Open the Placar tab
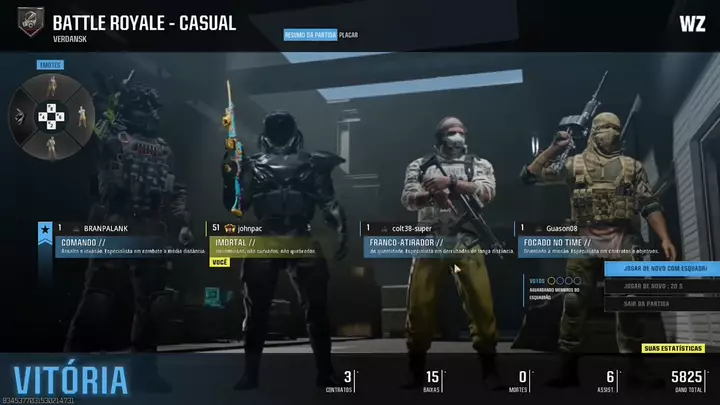The image size is (720, 405). [x=349, y=35]
